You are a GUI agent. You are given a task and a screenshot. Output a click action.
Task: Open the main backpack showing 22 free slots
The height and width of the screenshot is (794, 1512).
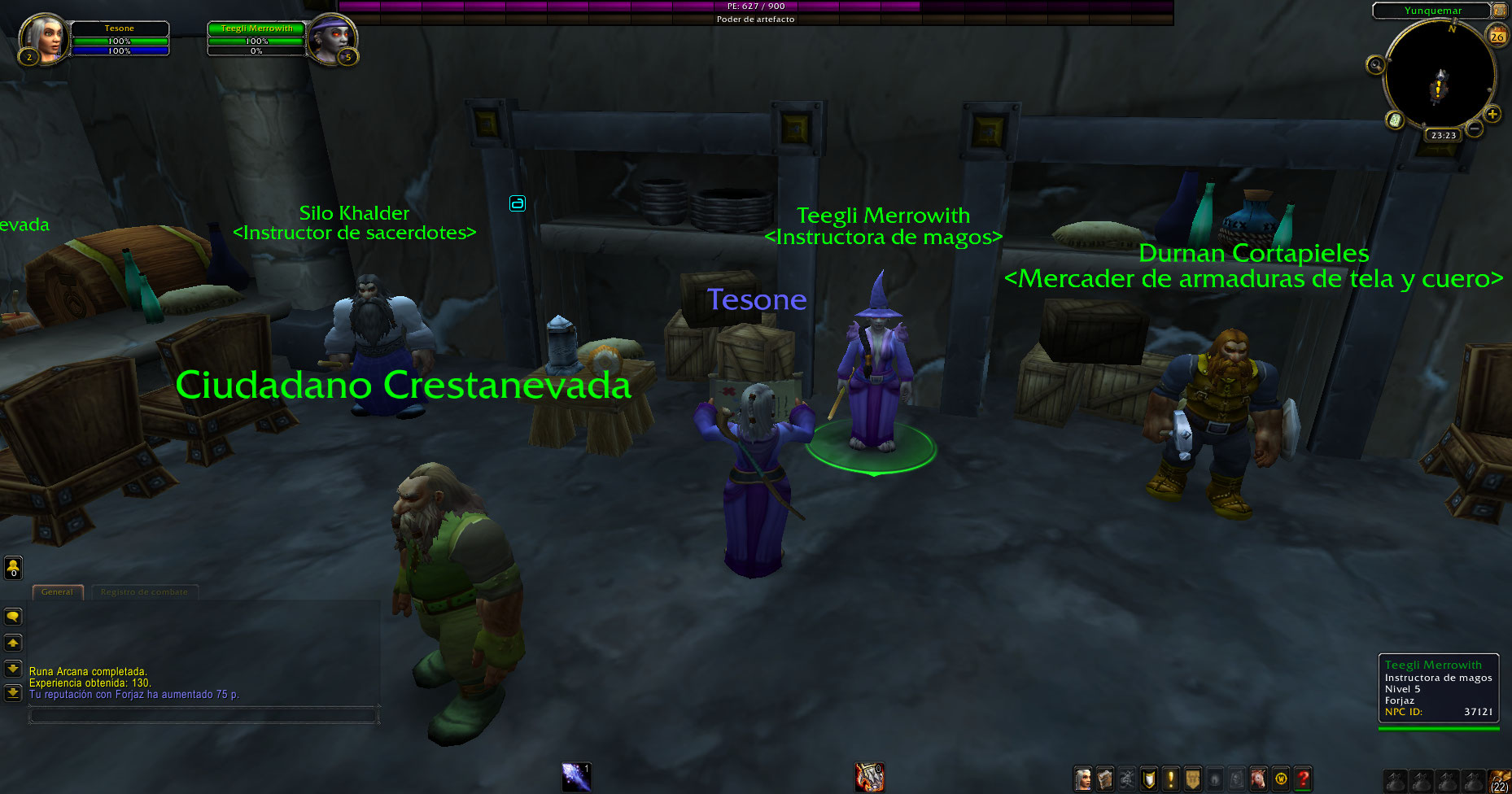(1500, 781)
